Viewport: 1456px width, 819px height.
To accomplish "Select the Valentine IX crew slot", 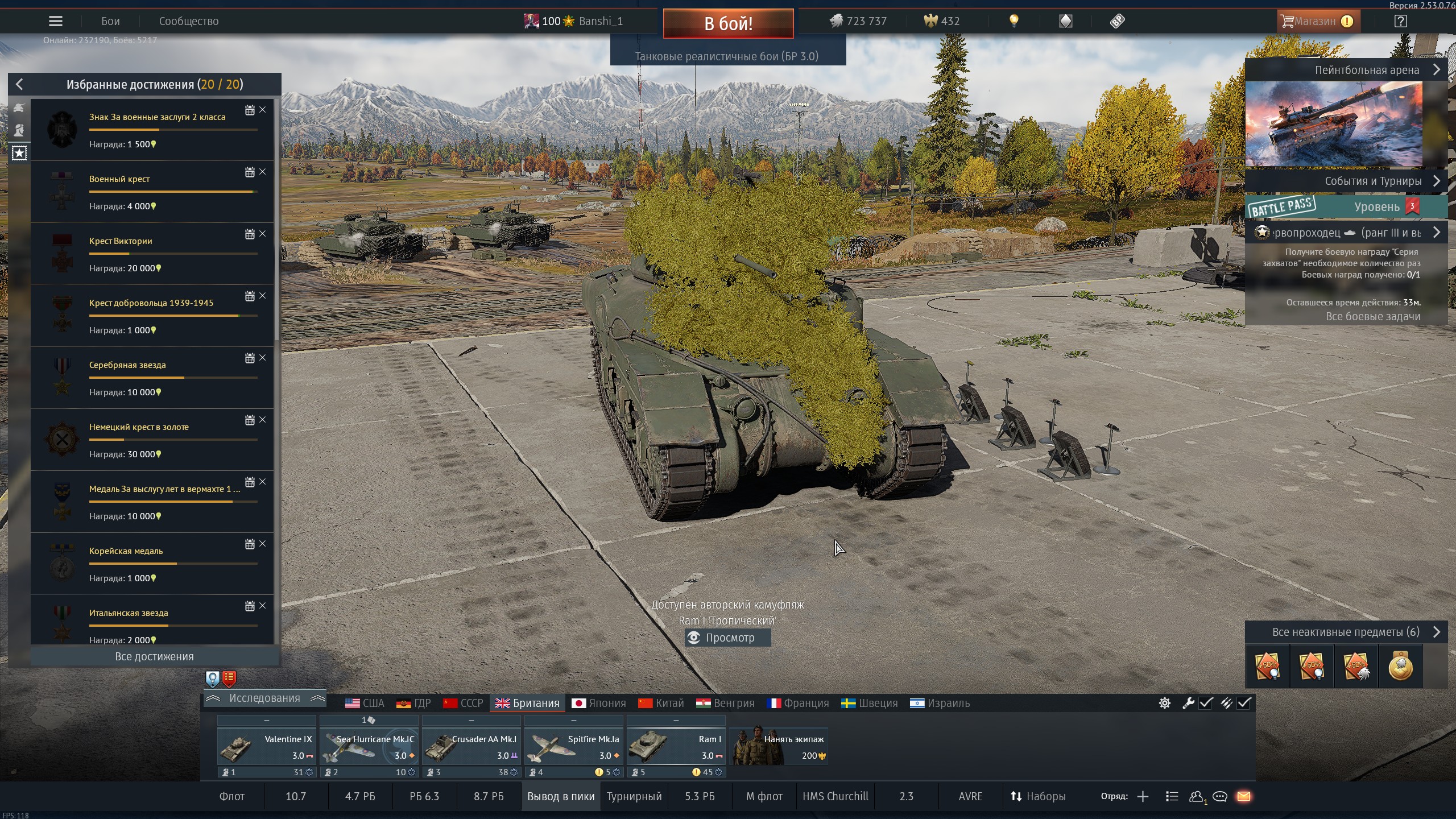I will [x=266, y=747].
